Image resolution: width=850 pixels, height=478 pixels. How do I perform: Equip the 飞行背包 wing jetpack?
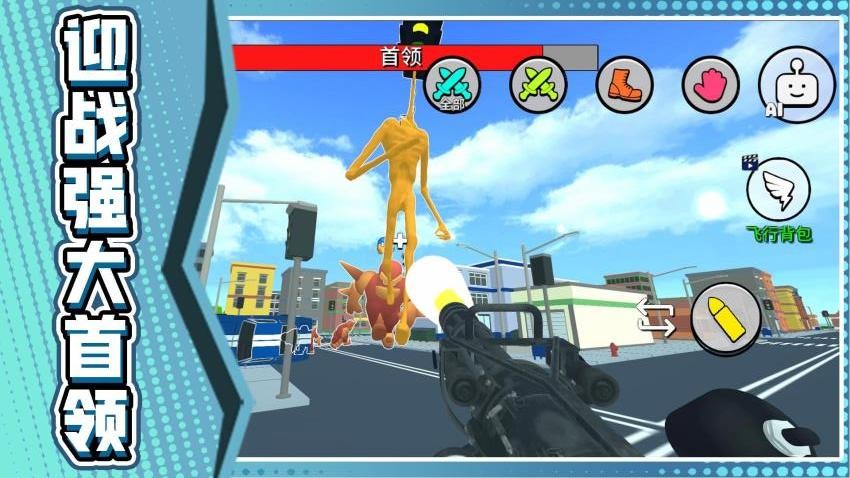[778, 190]
